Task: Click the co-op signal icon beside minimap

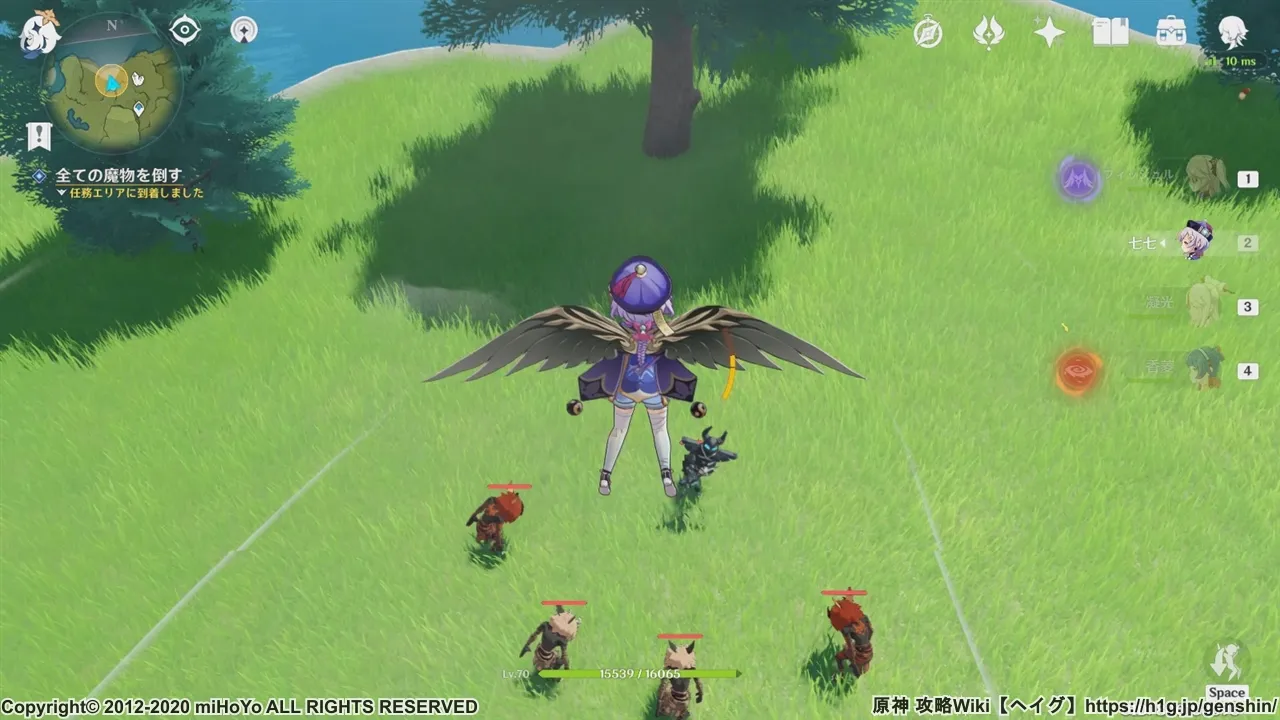Action: pyautogui.click(x=244, y=30)
